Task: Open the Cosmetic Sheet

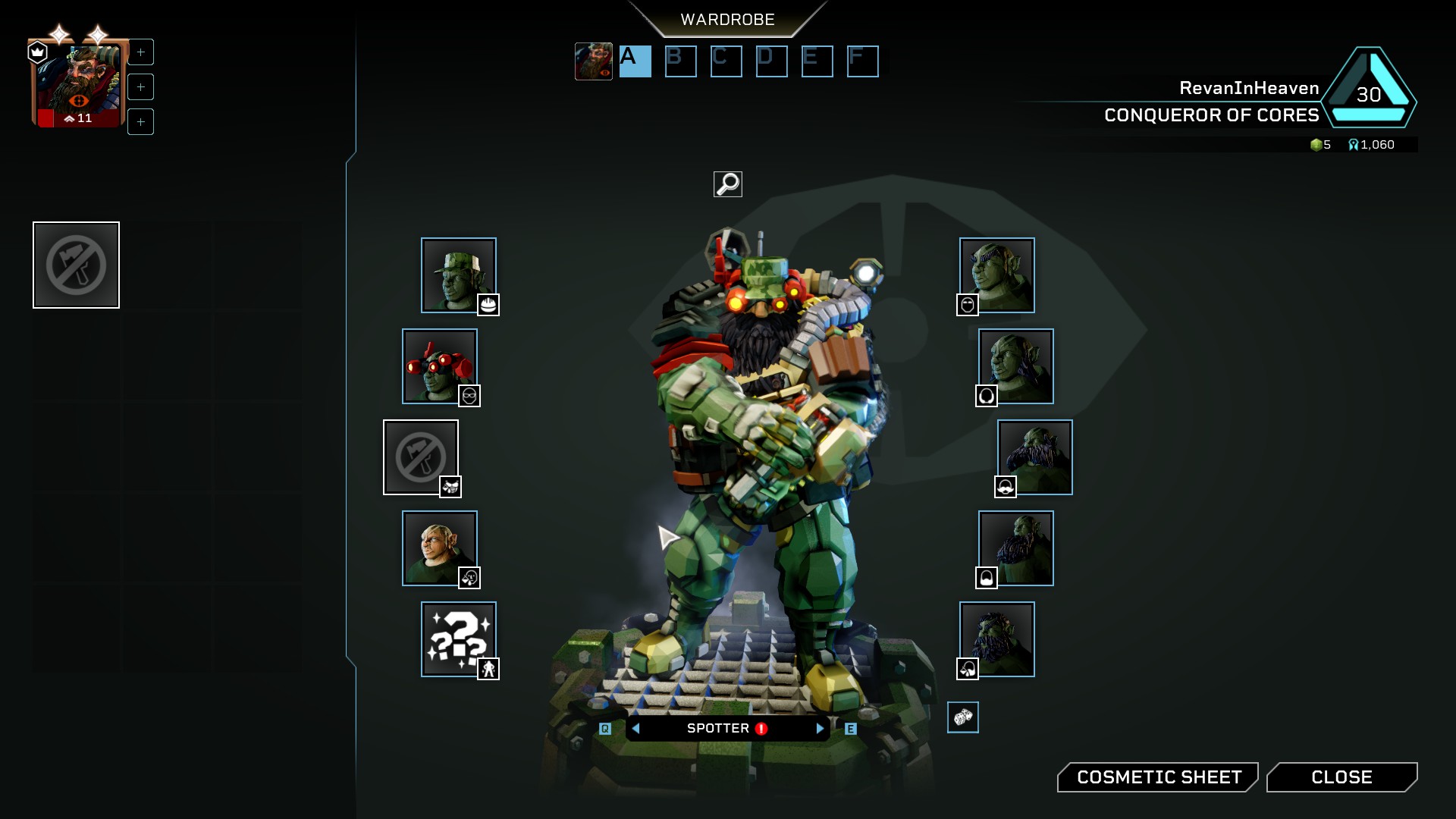Action: coord(1158,777)
